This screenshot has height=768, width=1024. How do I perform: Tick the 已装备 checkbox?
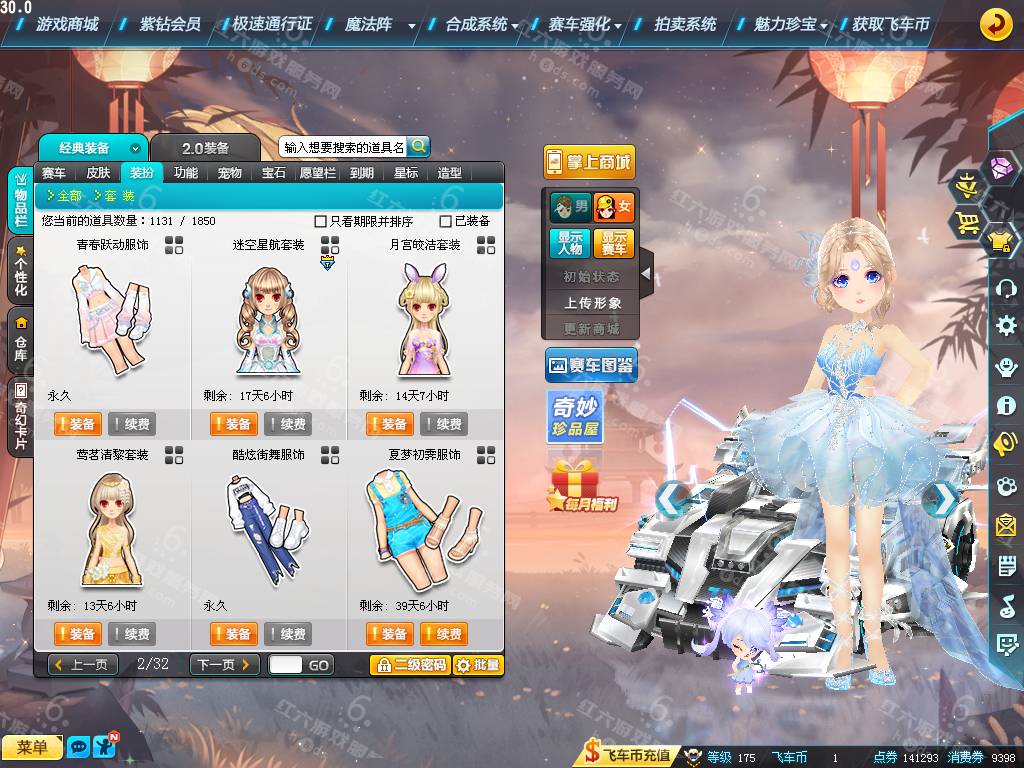point(446,221)
